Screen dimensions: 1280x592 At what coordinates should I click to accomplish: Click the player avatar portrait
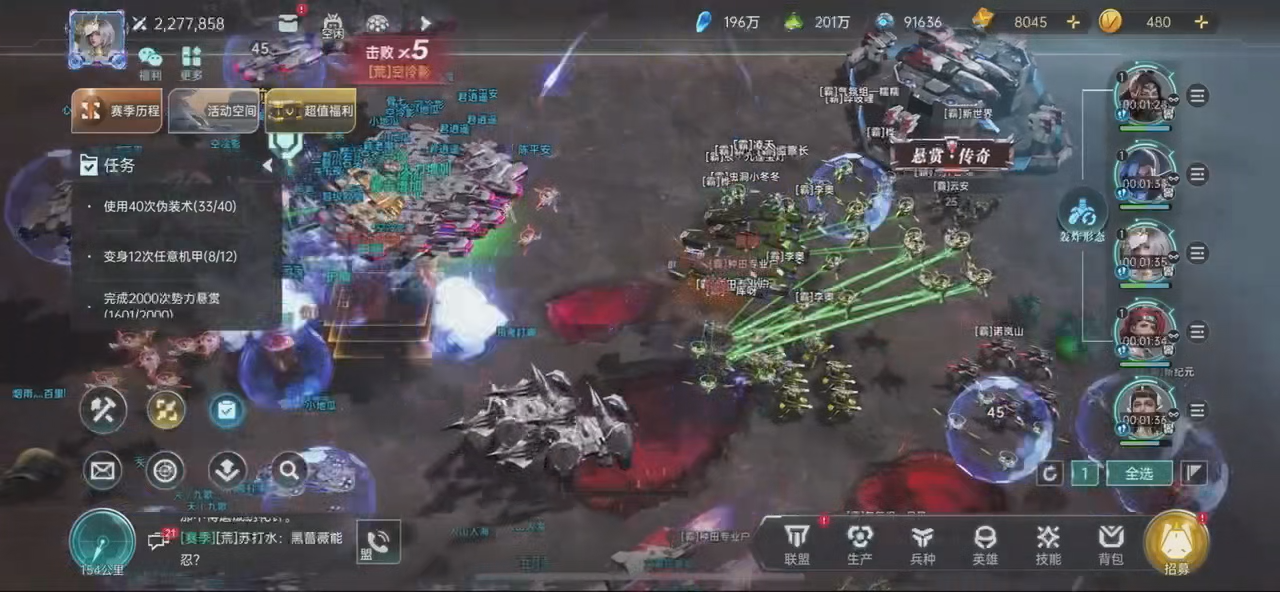coord(97,39)
